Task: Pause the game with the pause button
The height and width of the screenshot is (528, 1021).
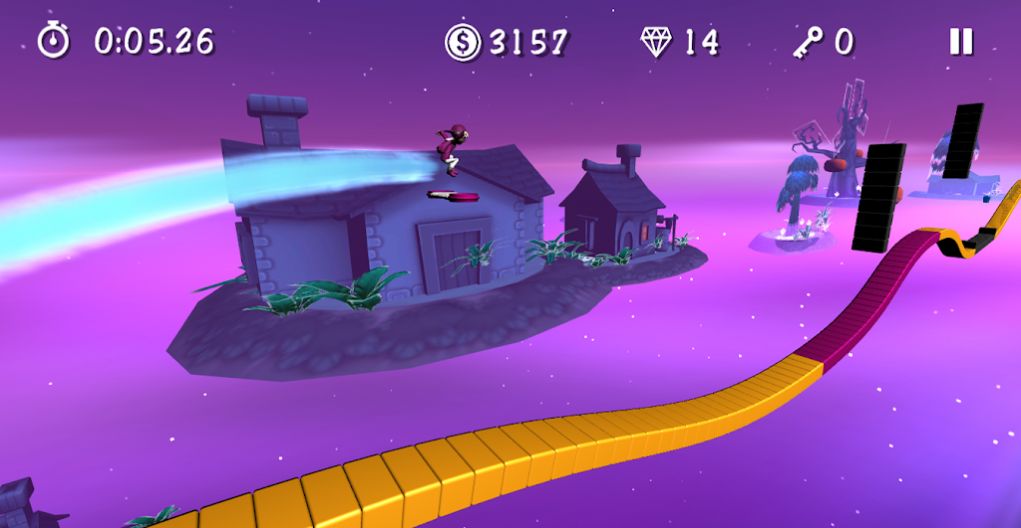Action: pos(960,41)
